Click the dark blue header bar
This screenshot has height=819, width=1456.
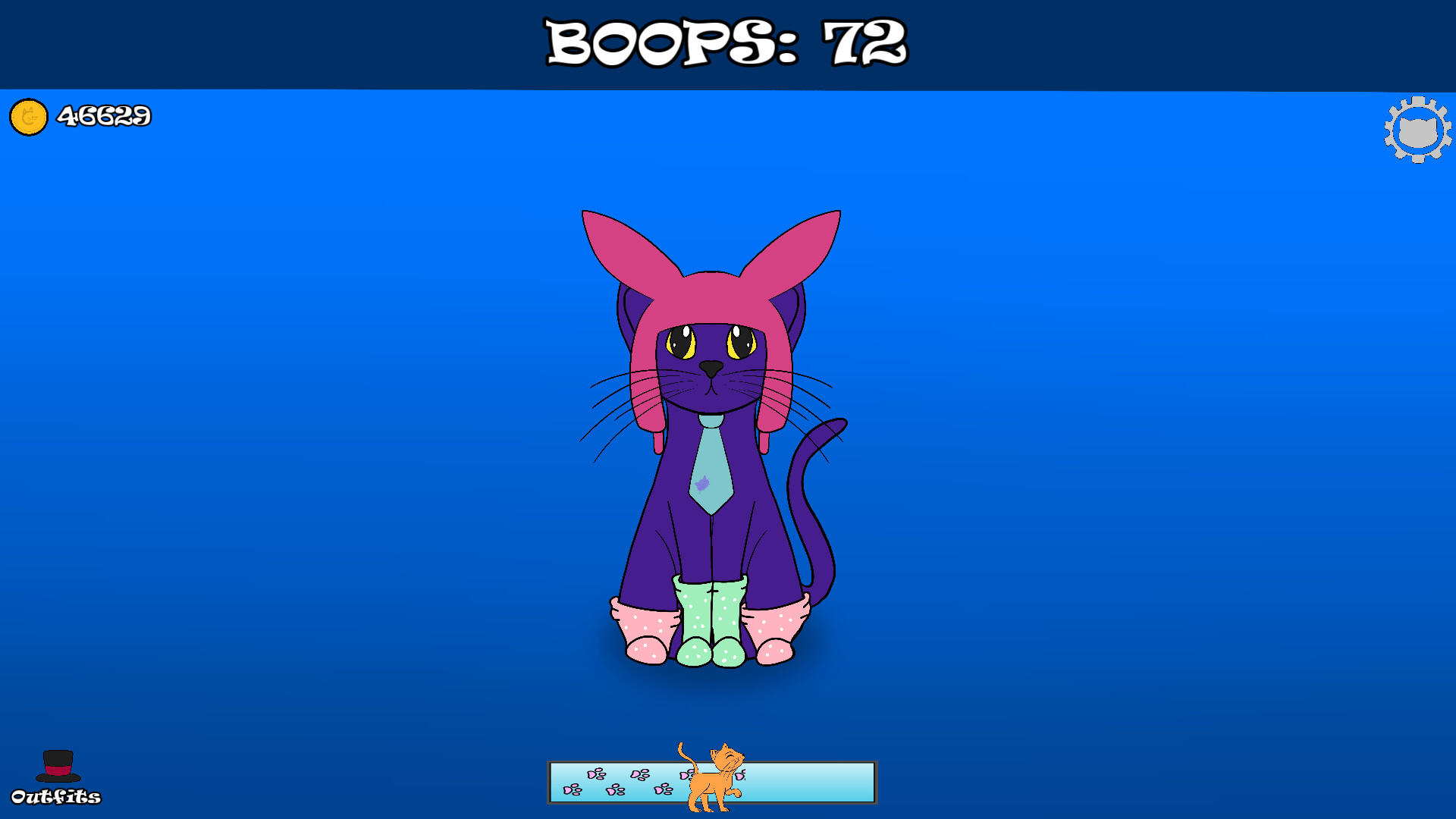[x=303, y=42]
